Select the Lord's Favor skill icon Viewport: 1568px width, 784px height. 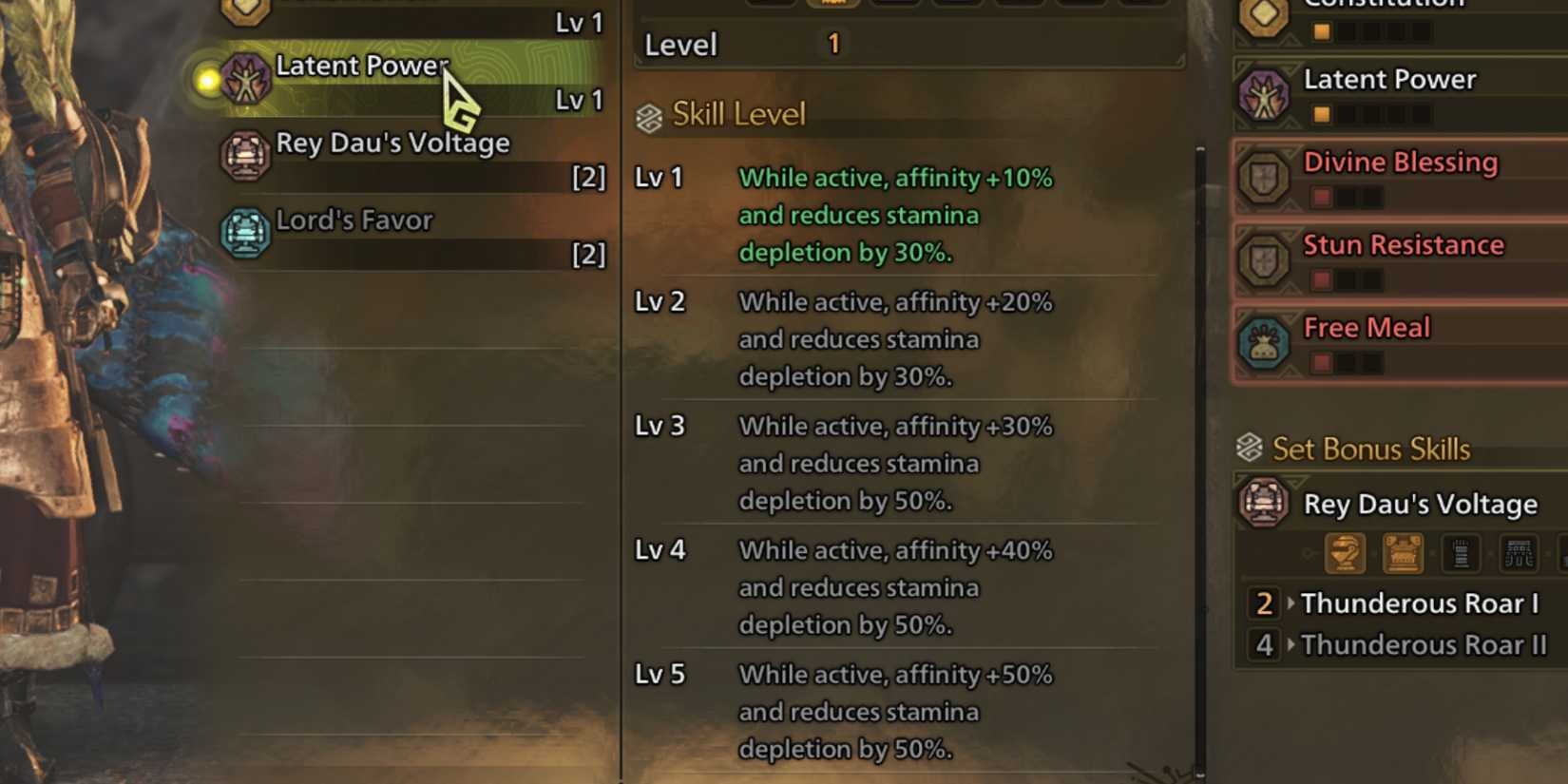tap(244, 234)
